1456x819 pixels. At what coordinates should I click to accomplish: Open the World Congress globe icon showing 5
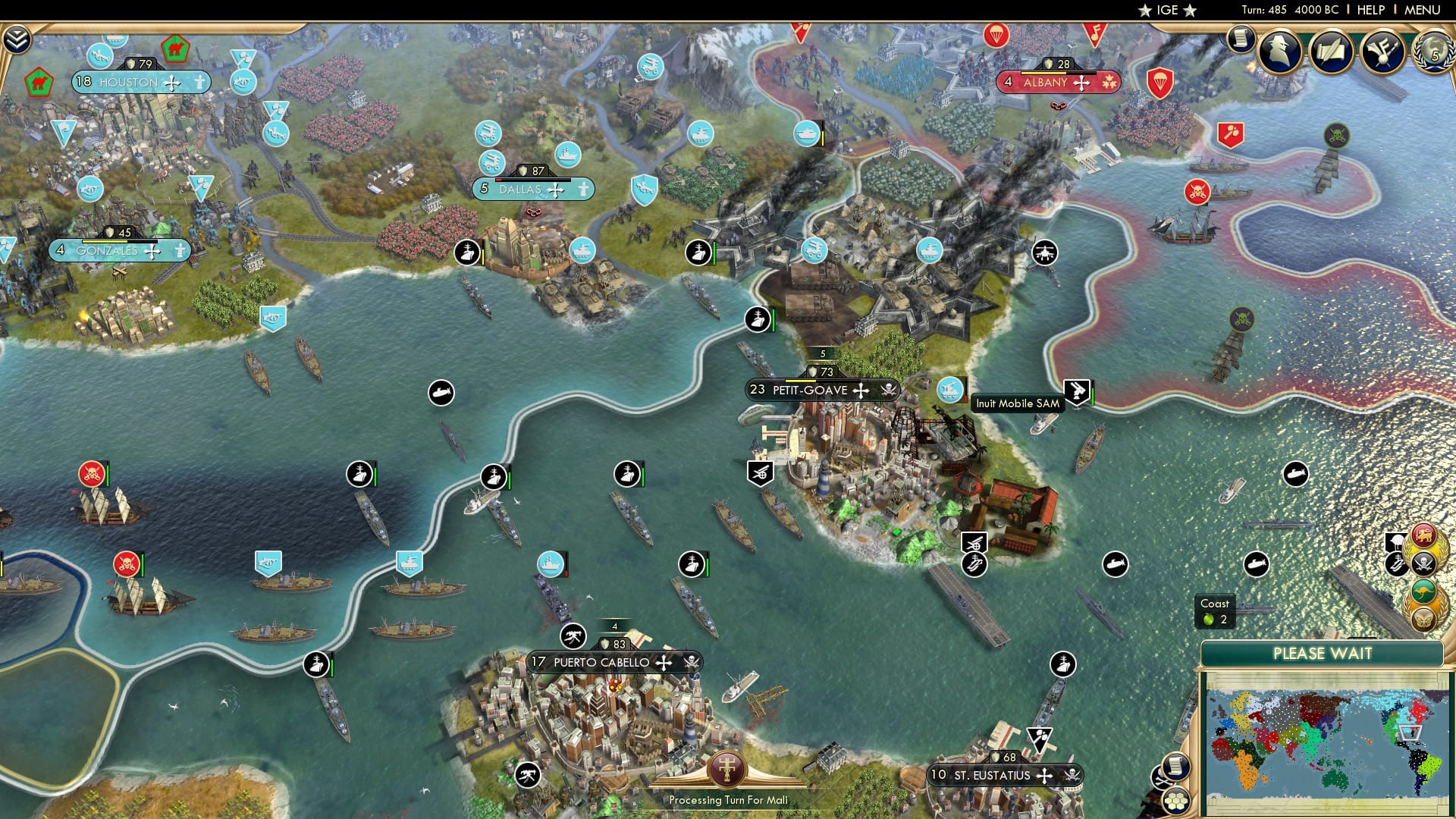click(1436, 52)
